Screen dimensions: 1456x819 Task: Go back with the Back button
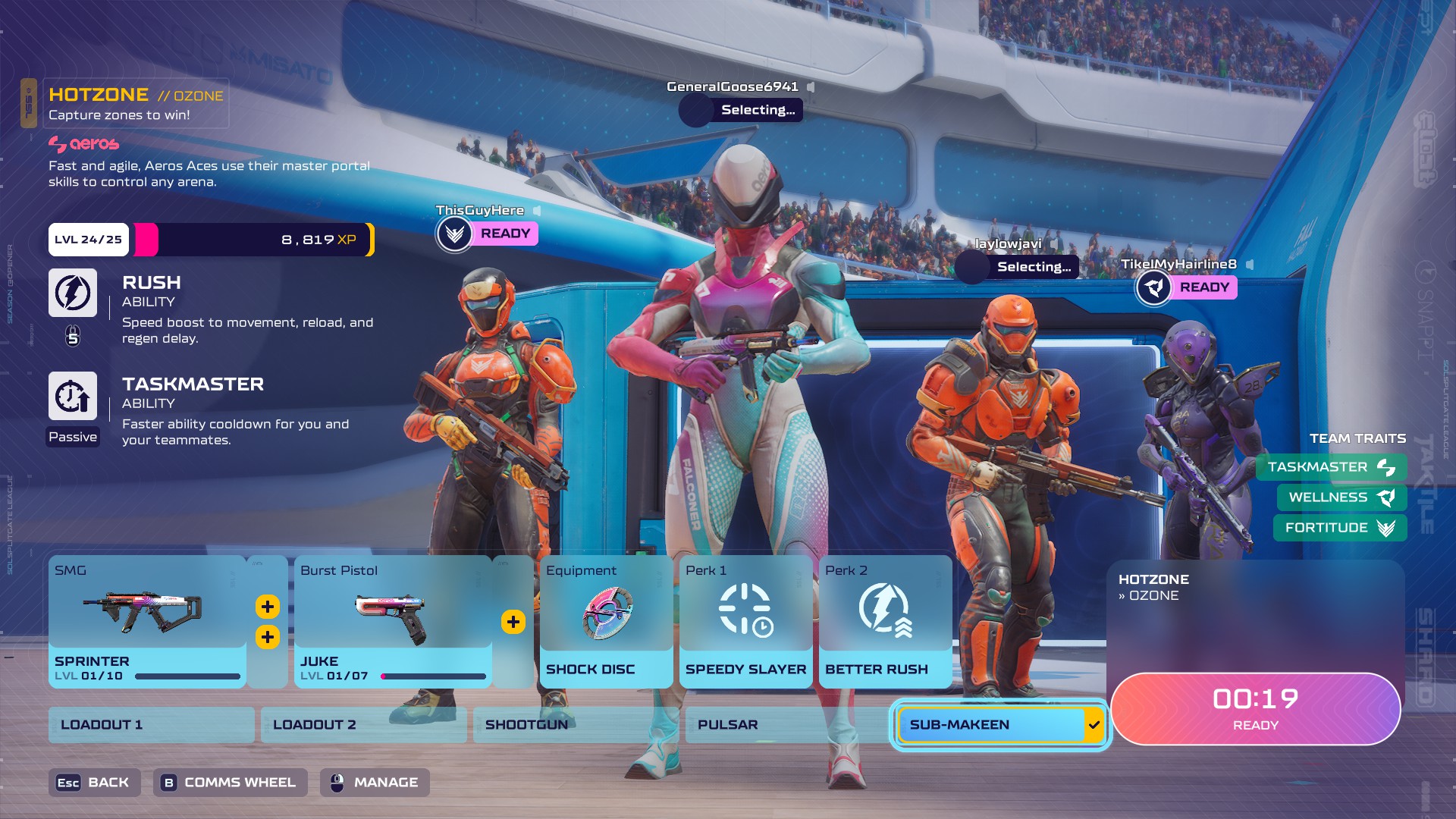(x=94, y=783)
